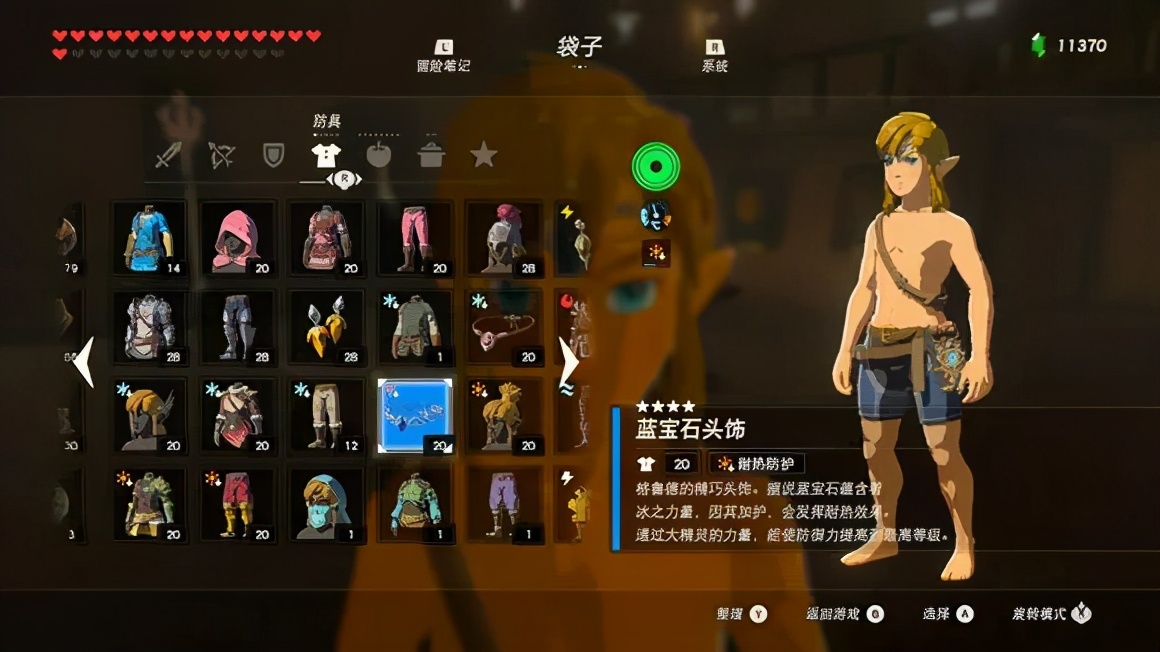Viewport: 1160px width, 652px height.
Task: Choose the pink hood armor slot
Action: click(237, 238)
